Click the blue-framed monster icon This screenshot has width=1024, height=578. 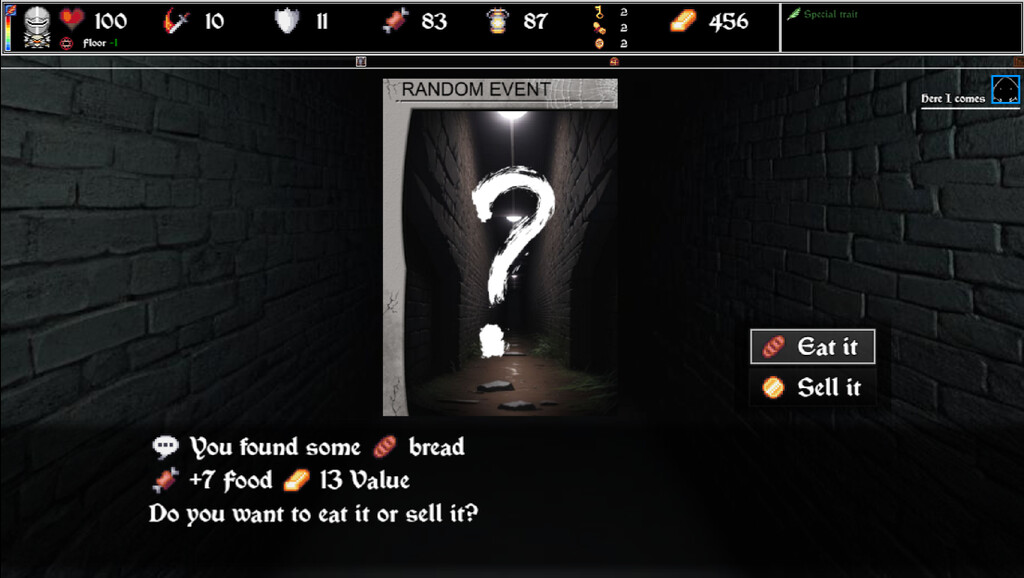click(1005, 91)
